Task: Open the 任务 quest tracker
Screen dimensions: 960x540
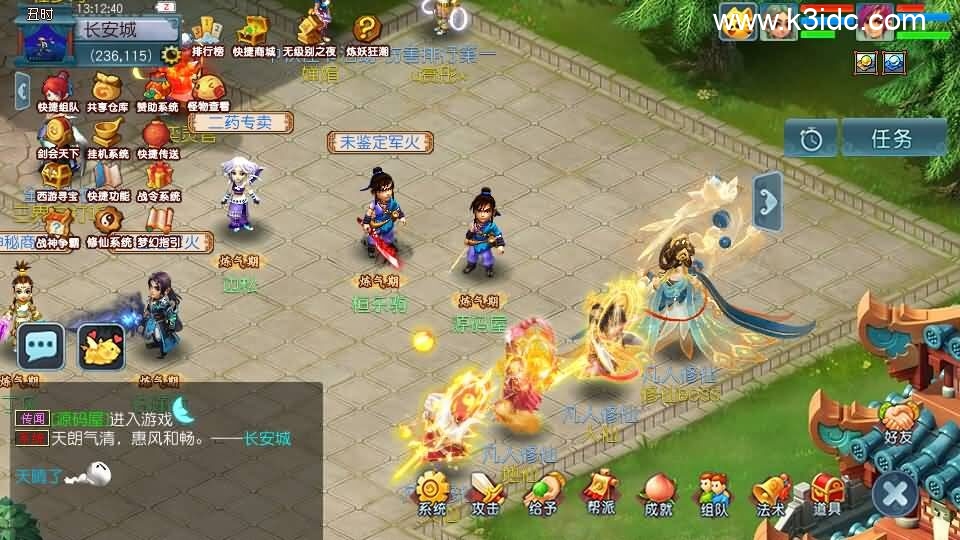Action: pyautogui.click(x=892, y=138)
